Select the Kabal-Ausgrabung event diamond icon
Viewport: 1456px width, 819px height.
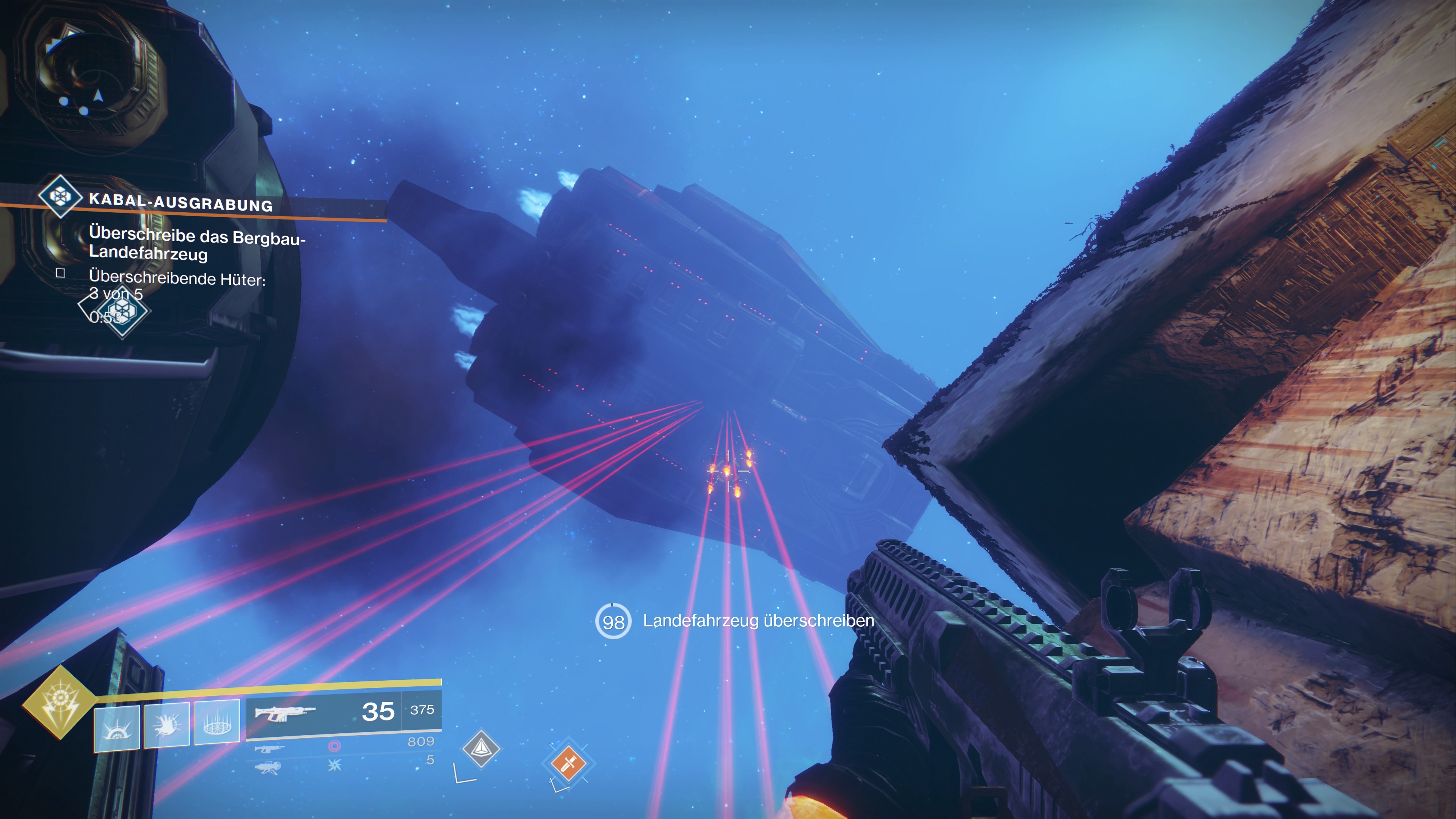(x=60, y=196)
